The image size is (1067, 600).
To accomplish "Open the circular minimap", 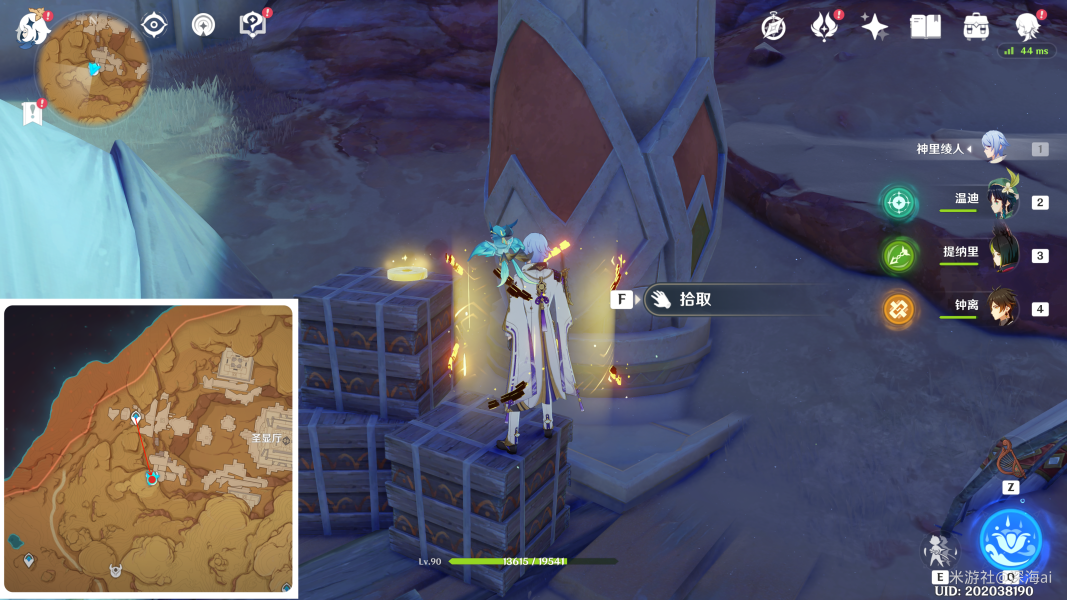I will pyautogui.click(x=93, y=68).
